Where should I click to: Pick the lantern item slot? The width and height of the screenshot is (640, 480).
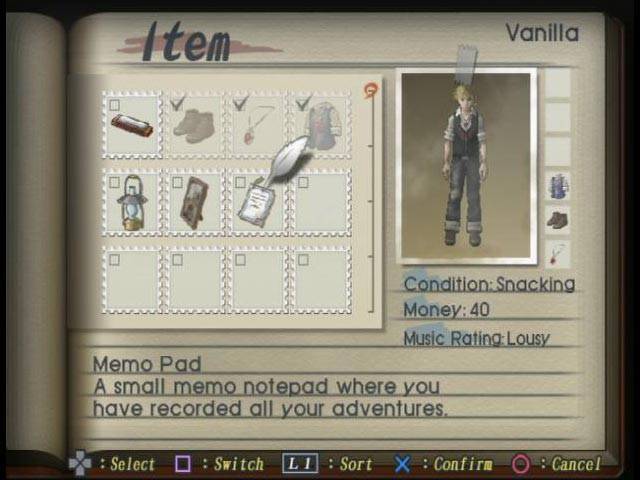tap(132, 203)
